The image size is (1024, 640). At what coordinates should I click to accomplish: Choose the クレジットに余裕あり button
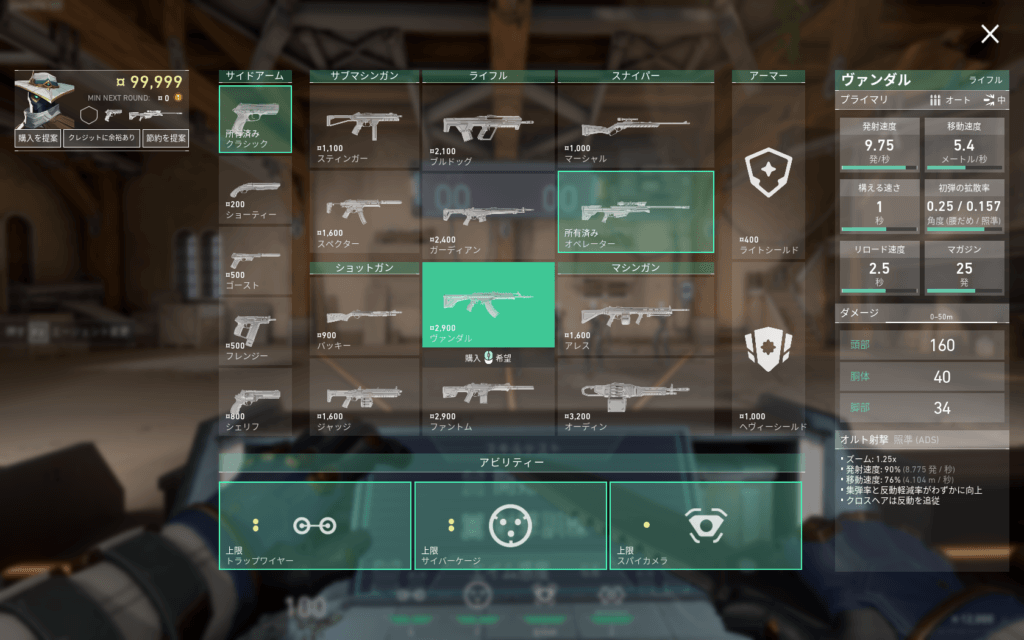coord(101,138)
